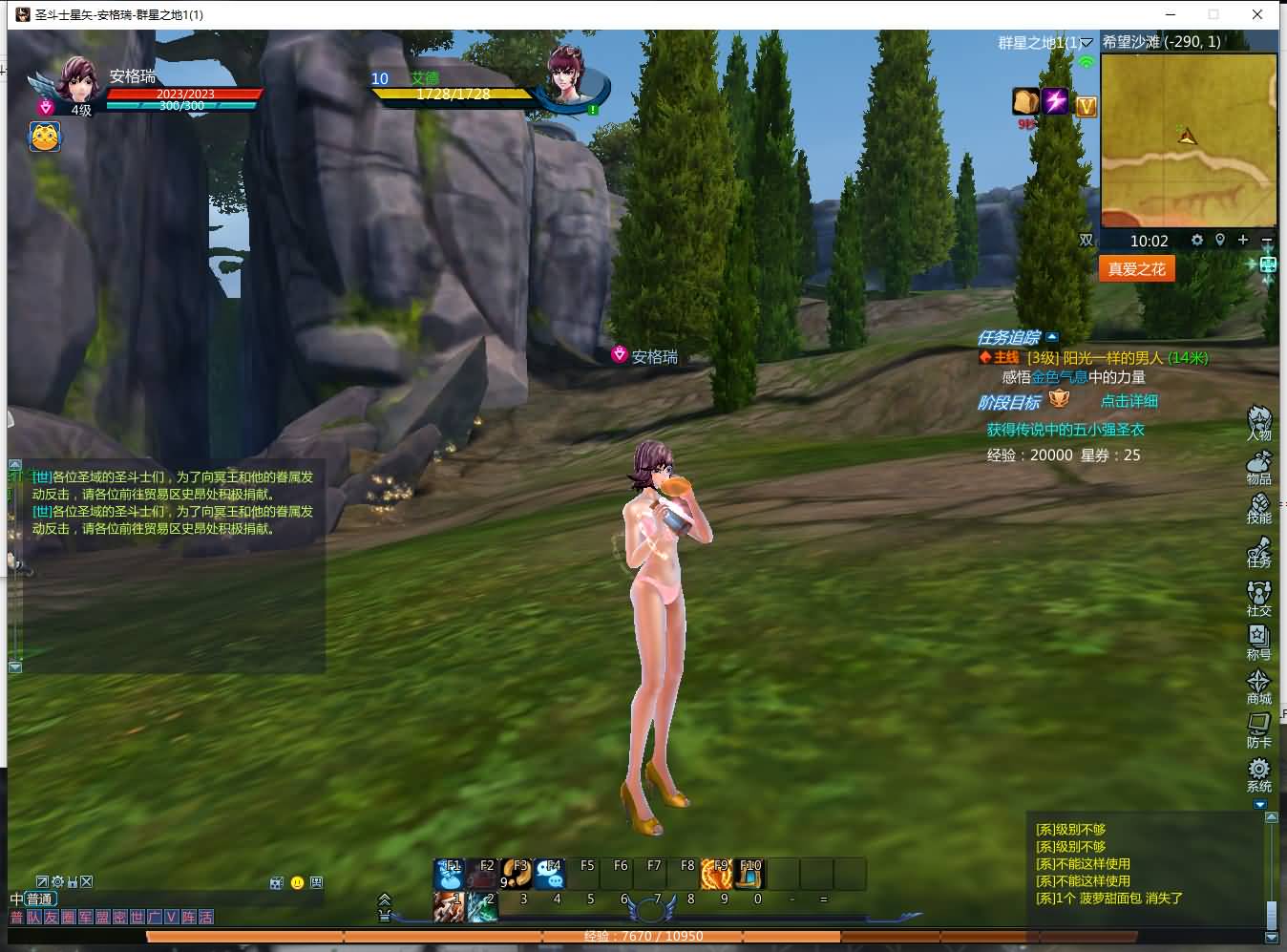The image size is (1287, 952).
Task: Open the 人物 character panel
Action: (1259, 422)
